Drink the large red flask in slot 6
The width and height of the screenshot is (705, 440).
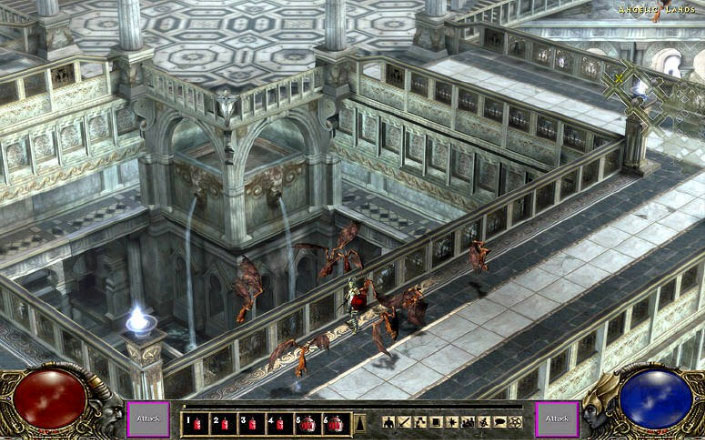336,423
